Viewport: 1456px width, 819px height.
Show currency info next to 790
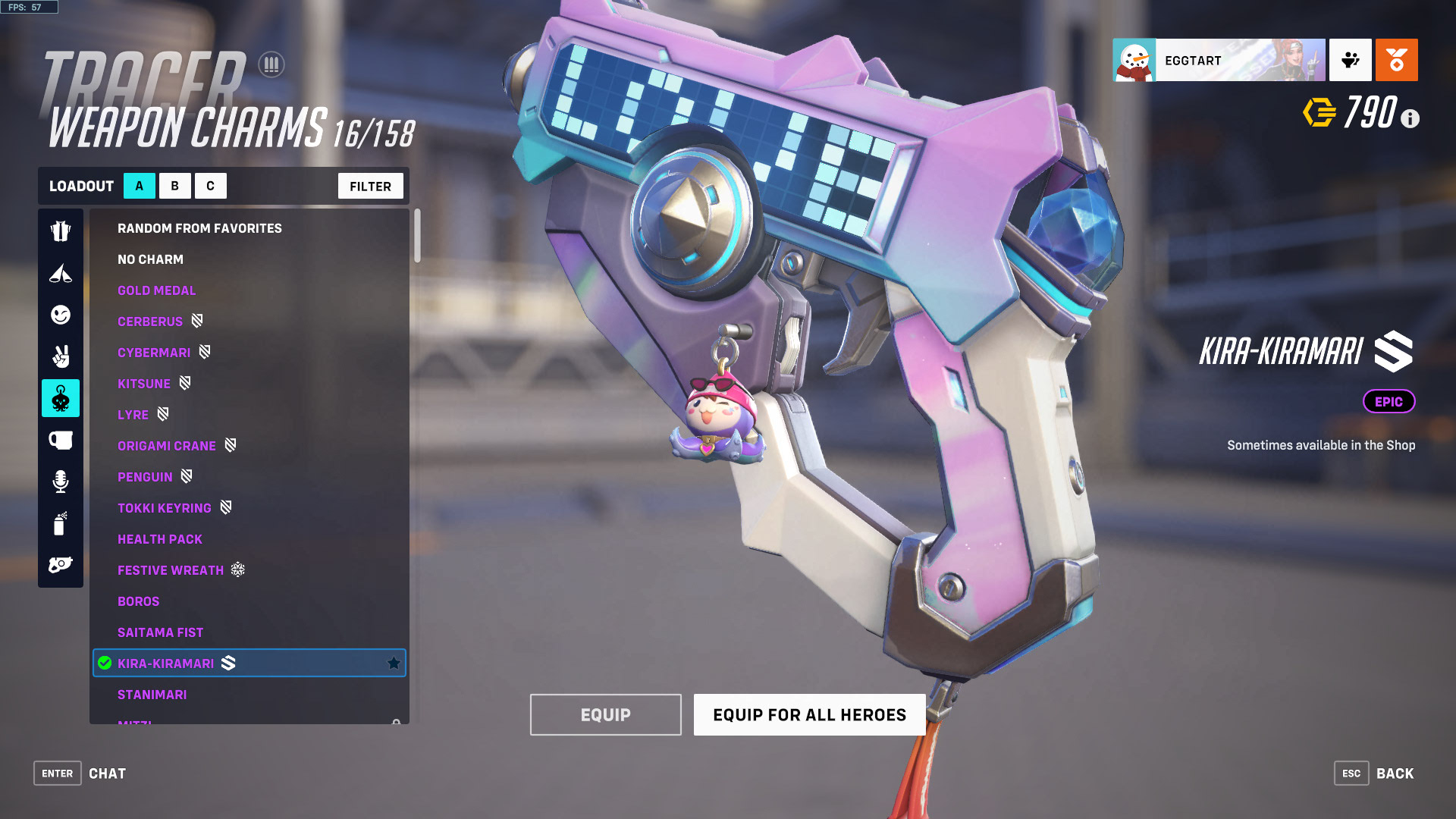click(1410, 118)
